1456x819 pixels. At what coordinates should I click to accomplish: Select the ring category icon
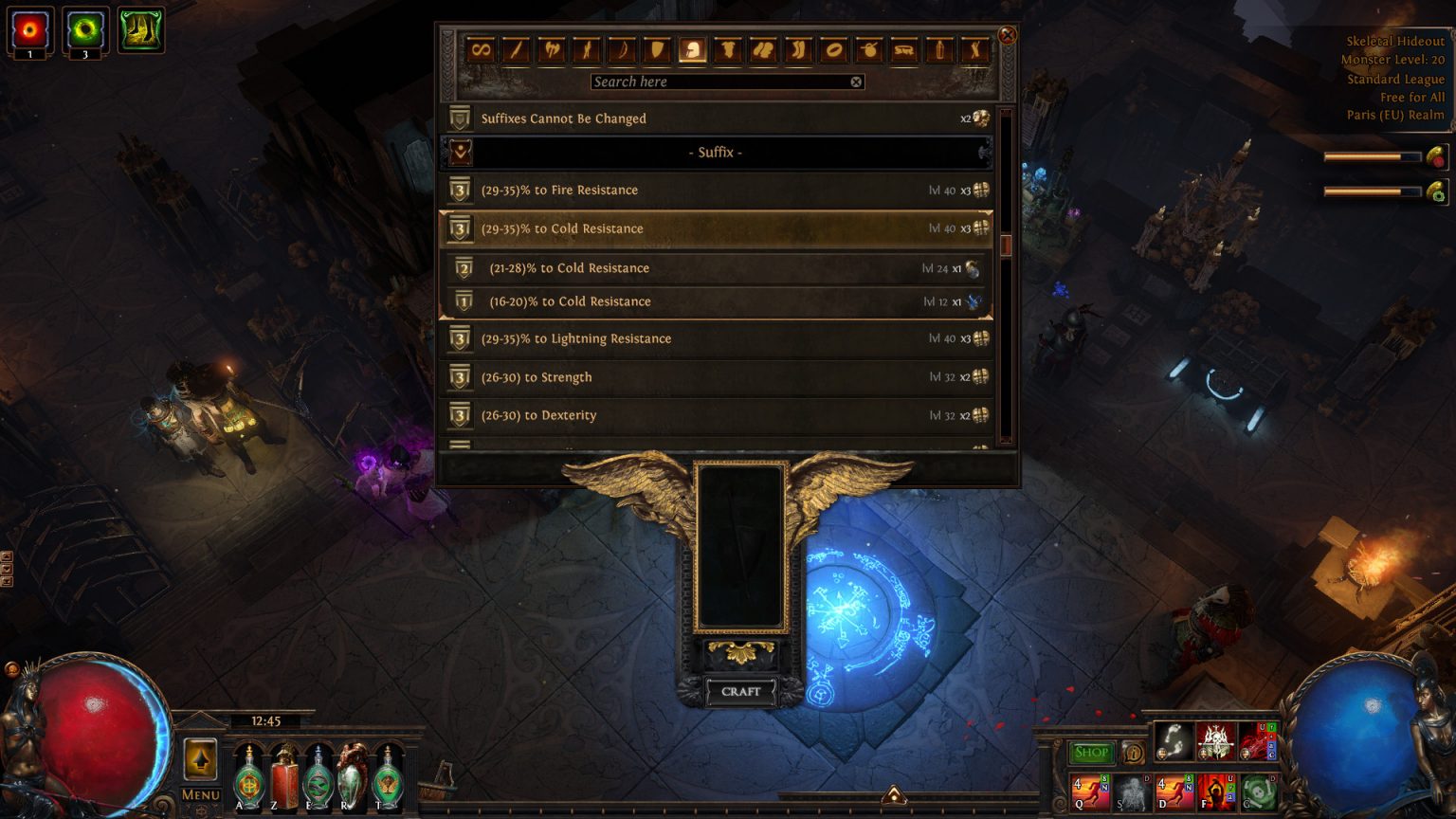pos(832,50)
